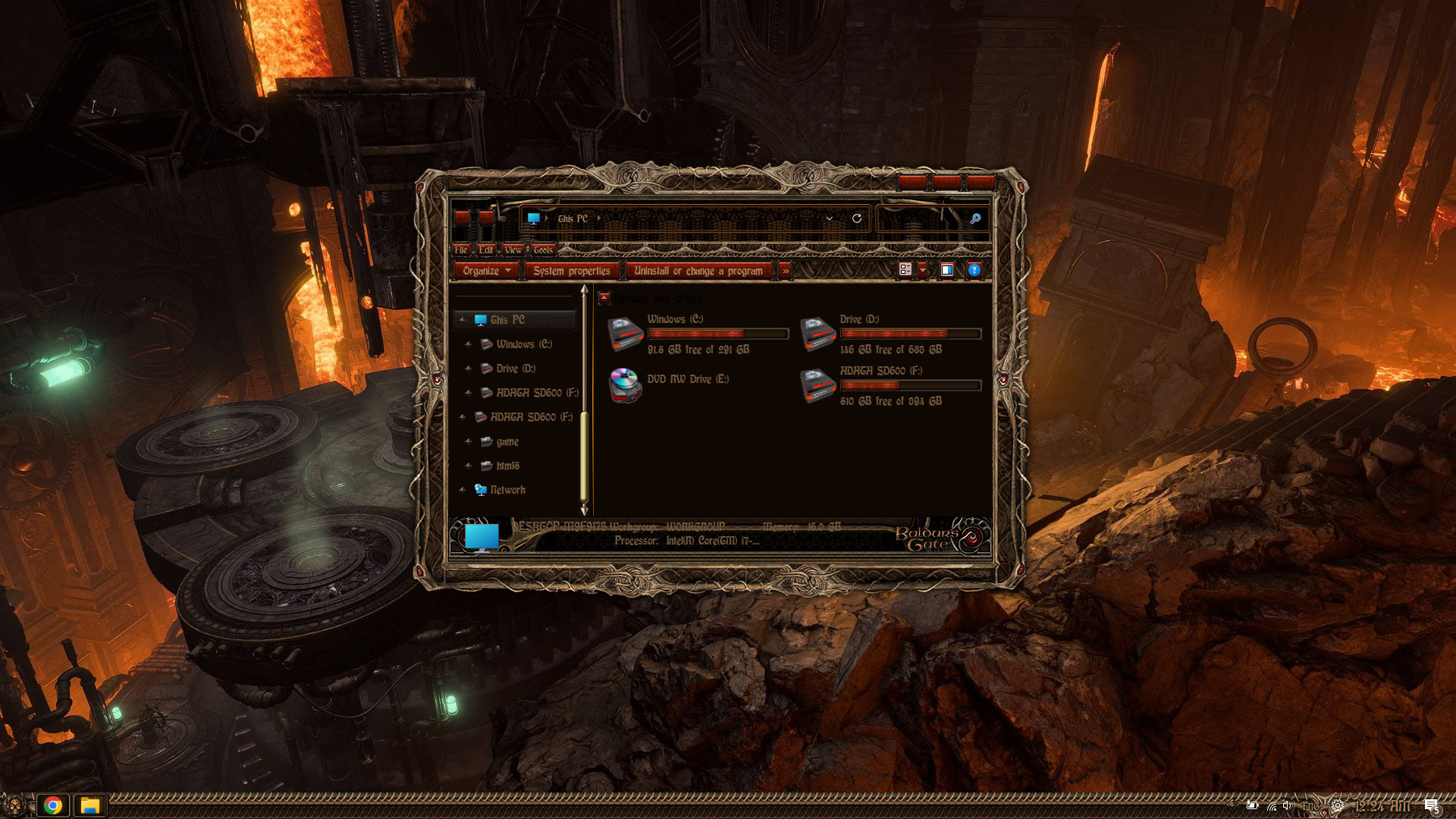Viewport: 1456px width, 819px height.
Task: Toggle the preview pane button
Action: point(947,270)
